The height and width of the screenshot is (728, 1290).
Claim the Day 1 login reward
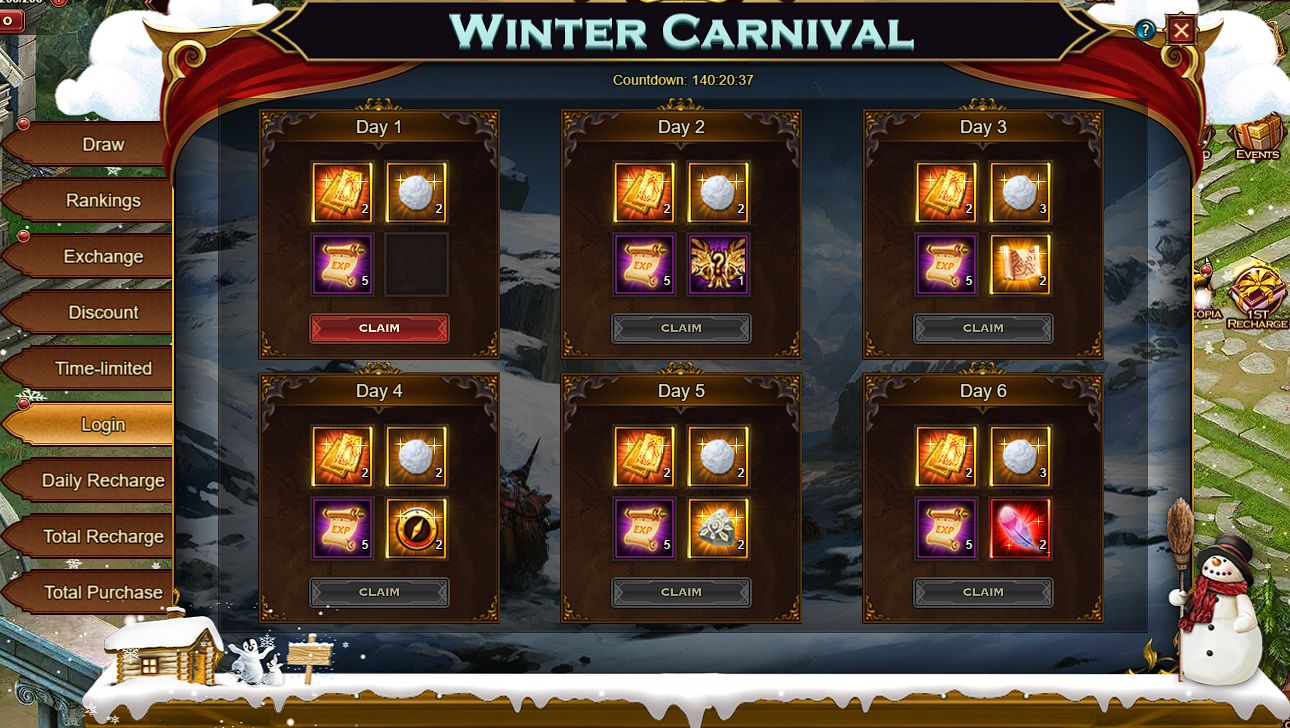[x=379, y=328]
